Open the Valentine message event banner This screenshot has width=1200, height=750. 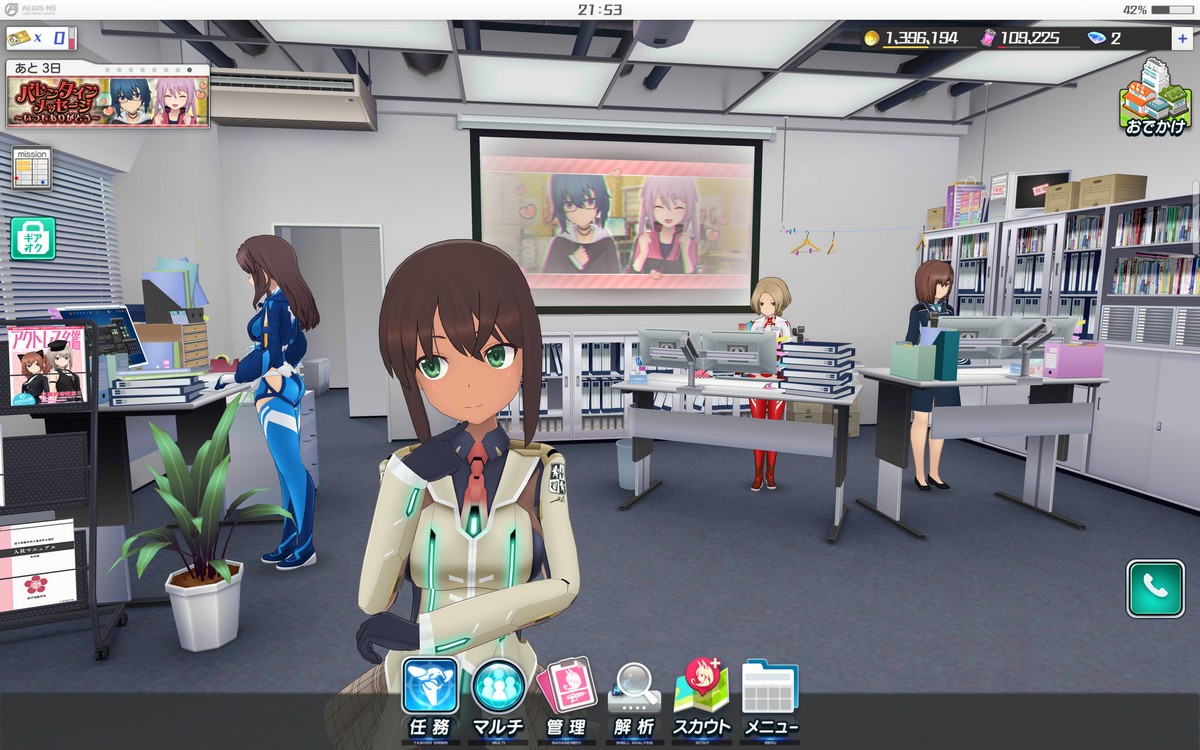(109, 96)
